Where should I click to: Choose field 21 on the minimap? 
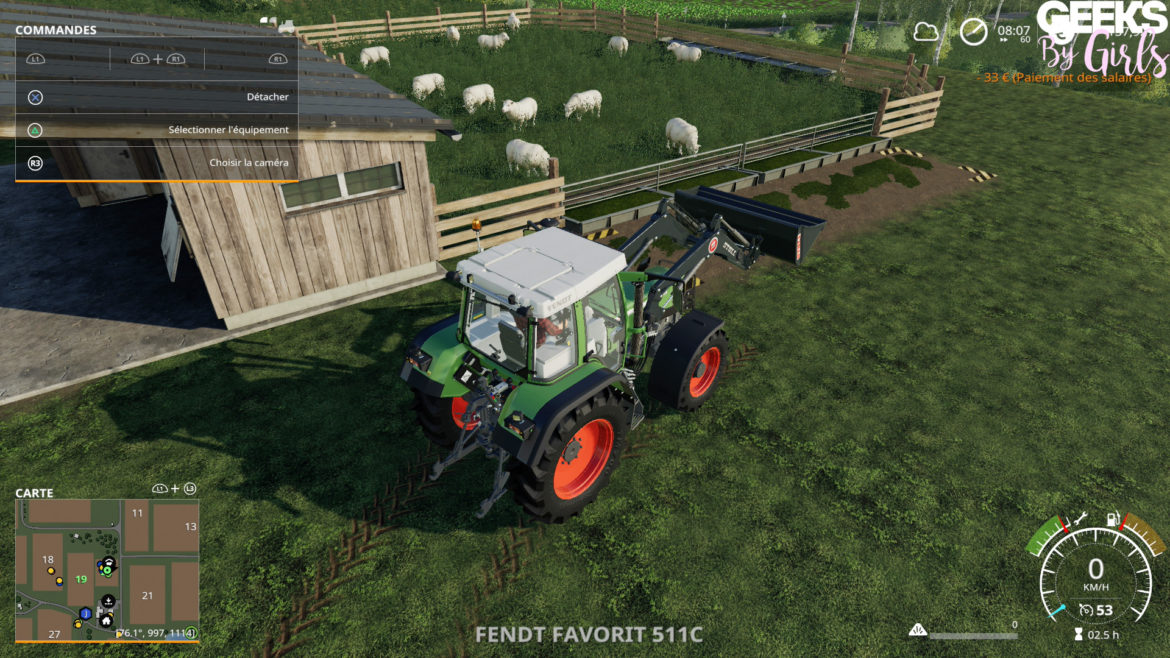click(x=147, y=596)
